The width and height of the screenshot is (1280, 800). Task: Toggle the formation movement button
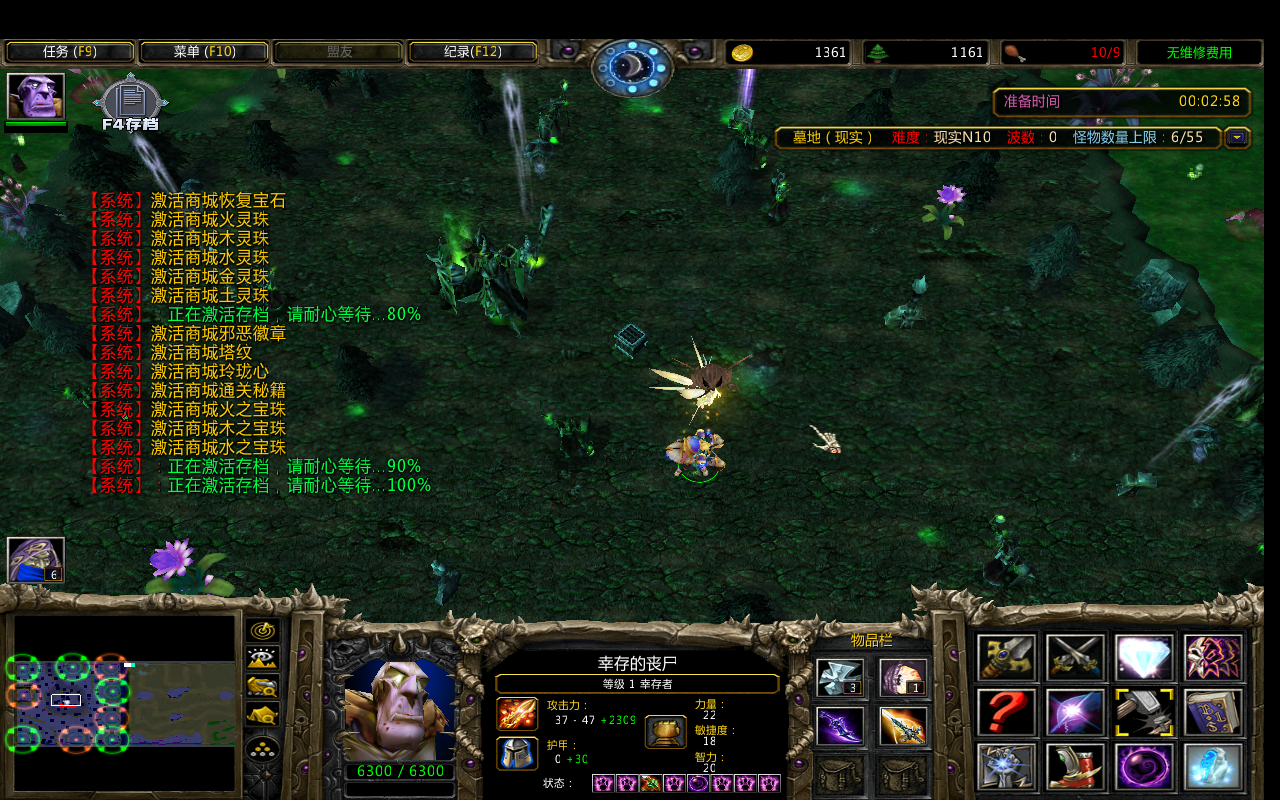click(x=262, y=749)
